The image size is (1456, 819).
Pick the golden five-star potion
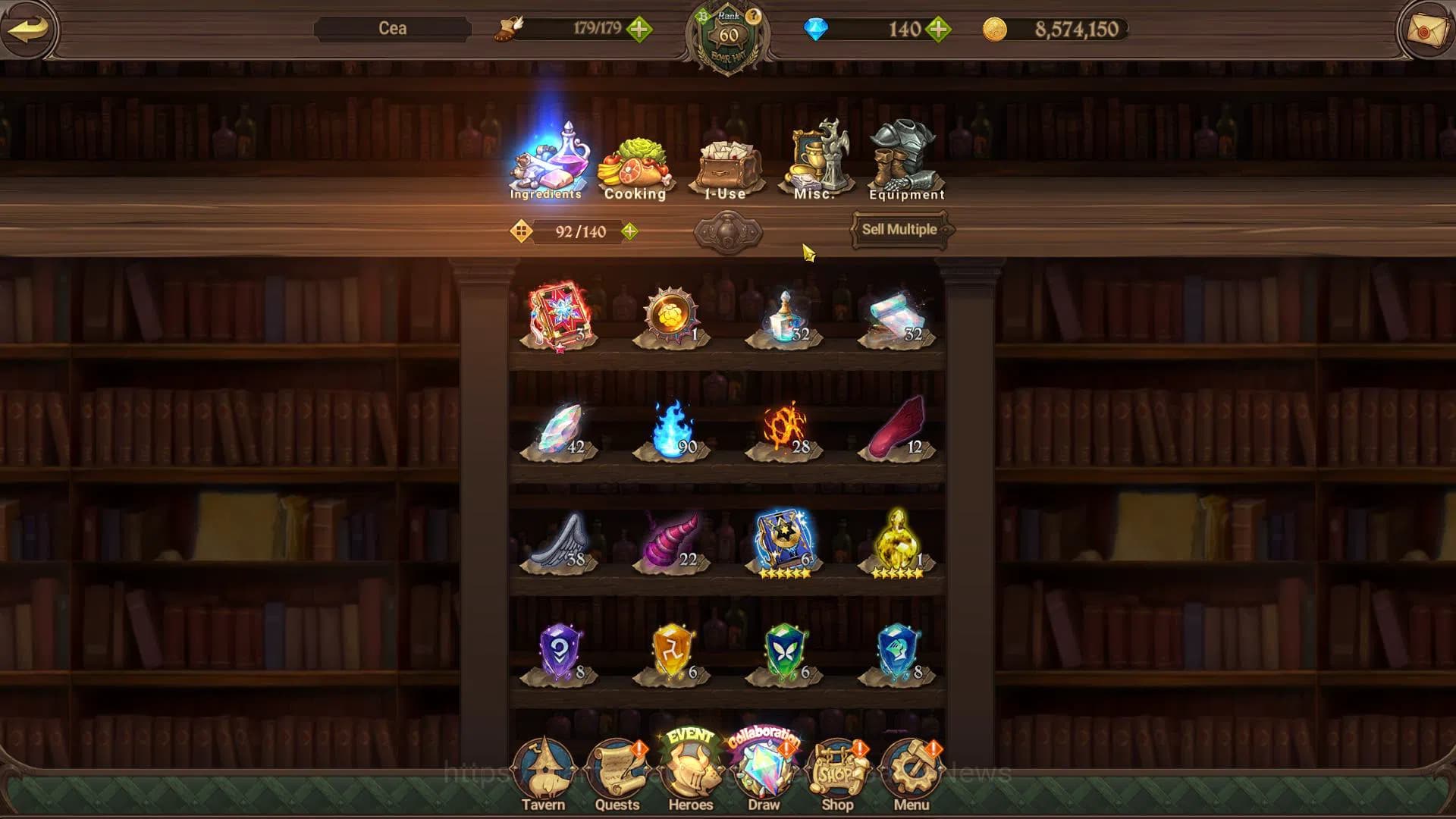click(x=898, y=541)
